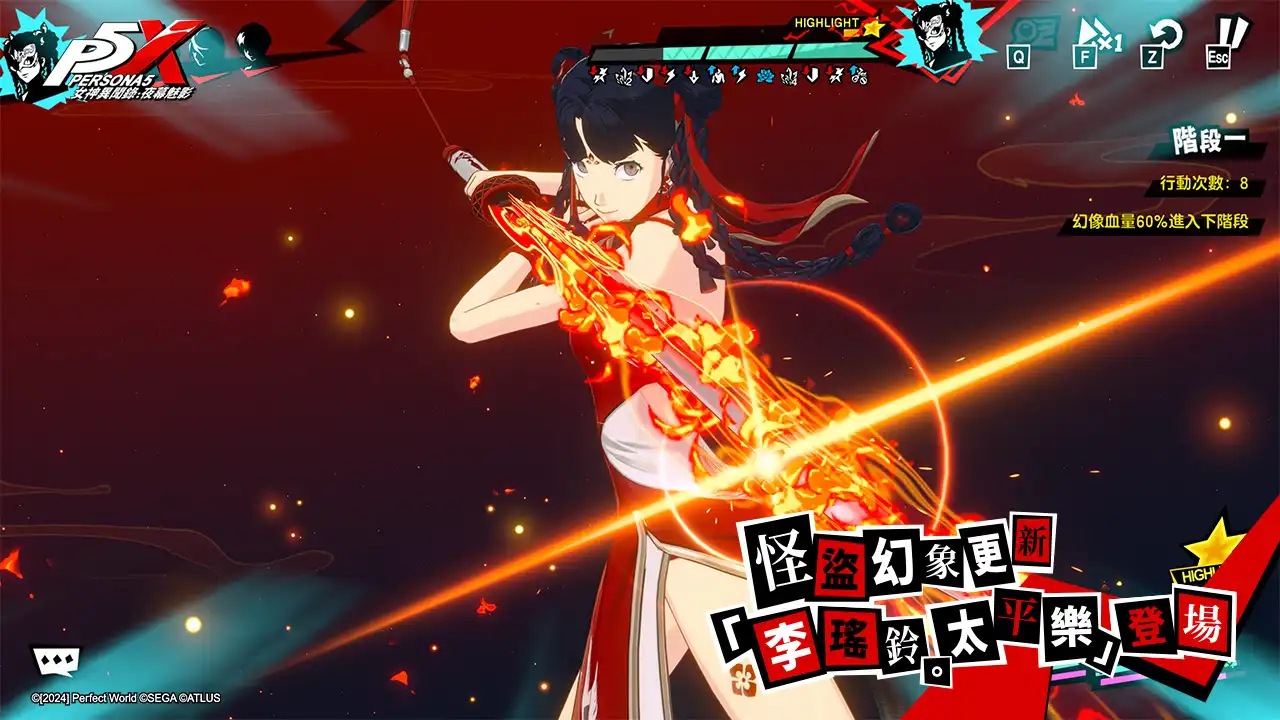Select the blue lotus status icon
The width and height of the screenshot is (1280, 720).
(x=766, y=73)
